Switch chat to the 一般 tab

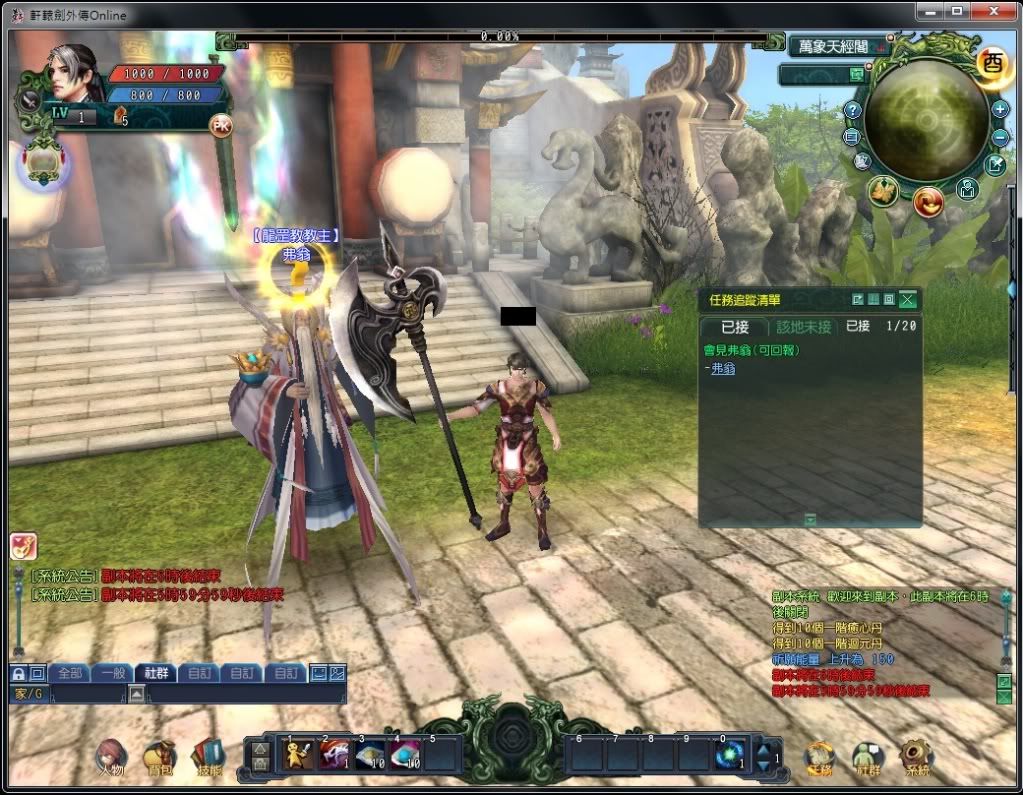coord(113,673)
